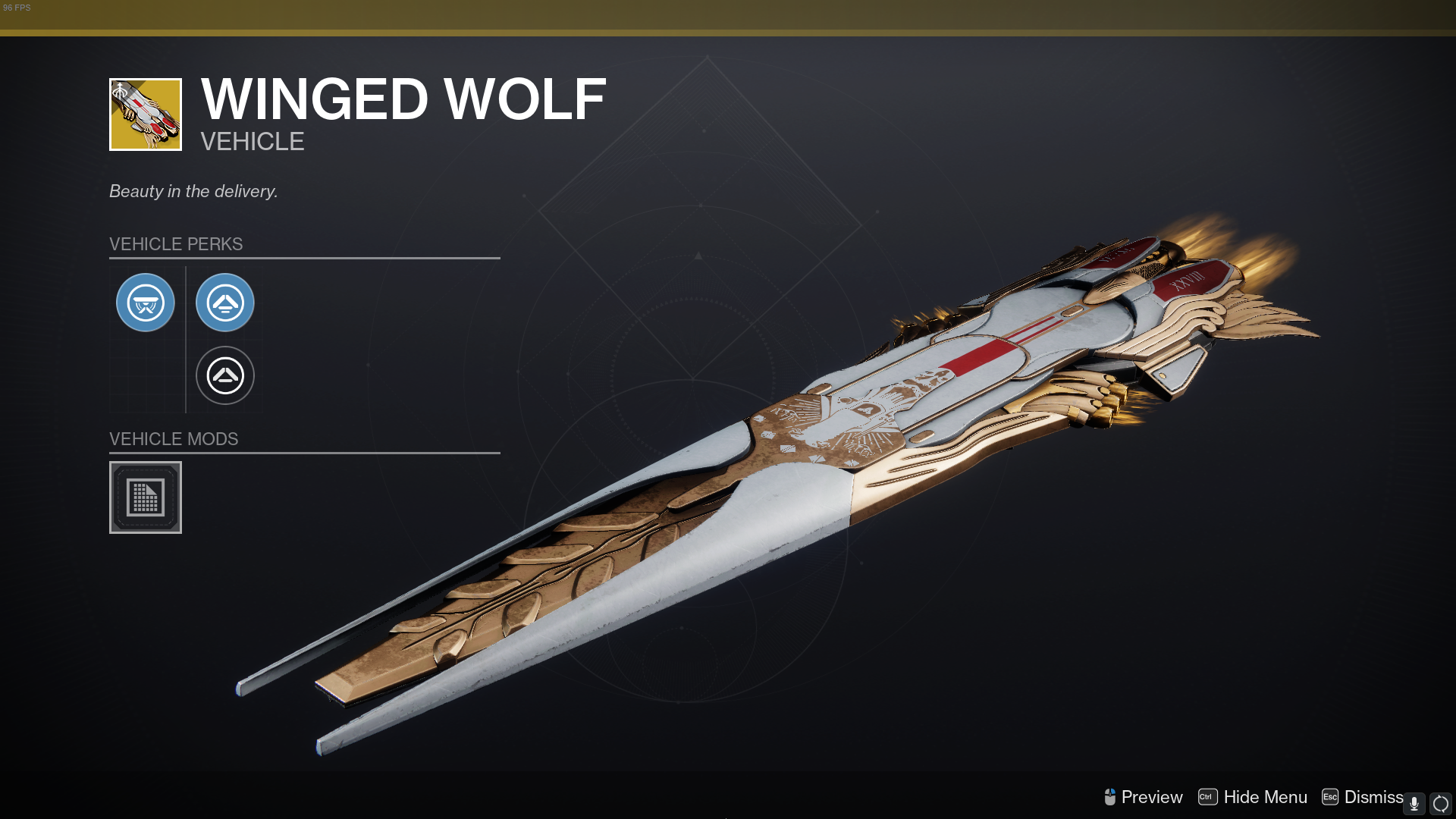Click the Beauty in the delivery flavor text

(193, 191)
